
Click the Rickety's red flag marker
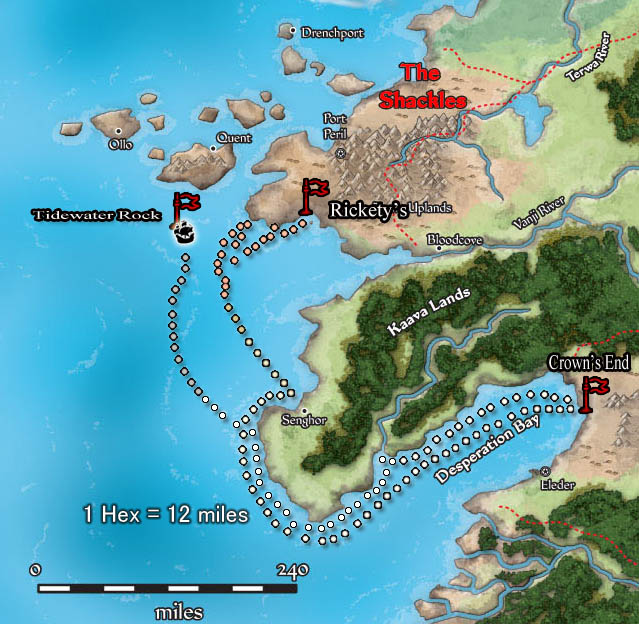click(314, 195)
